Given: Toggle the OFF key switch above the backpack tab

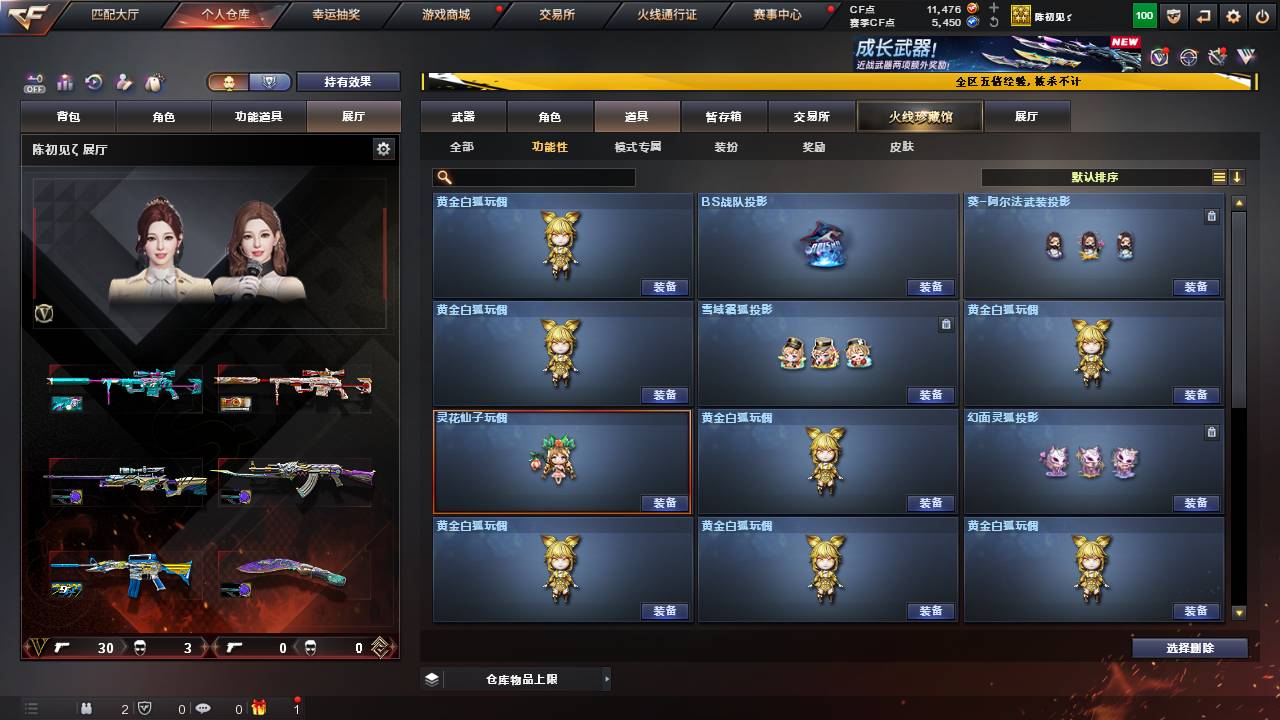Looking at the screenshot, I should tap(35, 83).
